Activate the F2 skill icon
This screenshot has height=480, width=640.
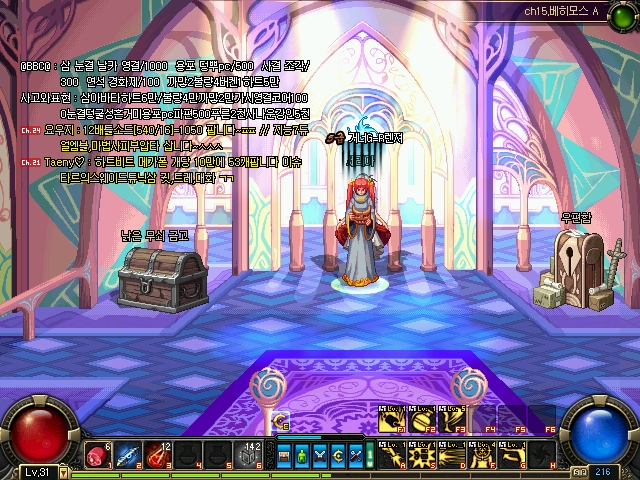click(x=420, y=418)
